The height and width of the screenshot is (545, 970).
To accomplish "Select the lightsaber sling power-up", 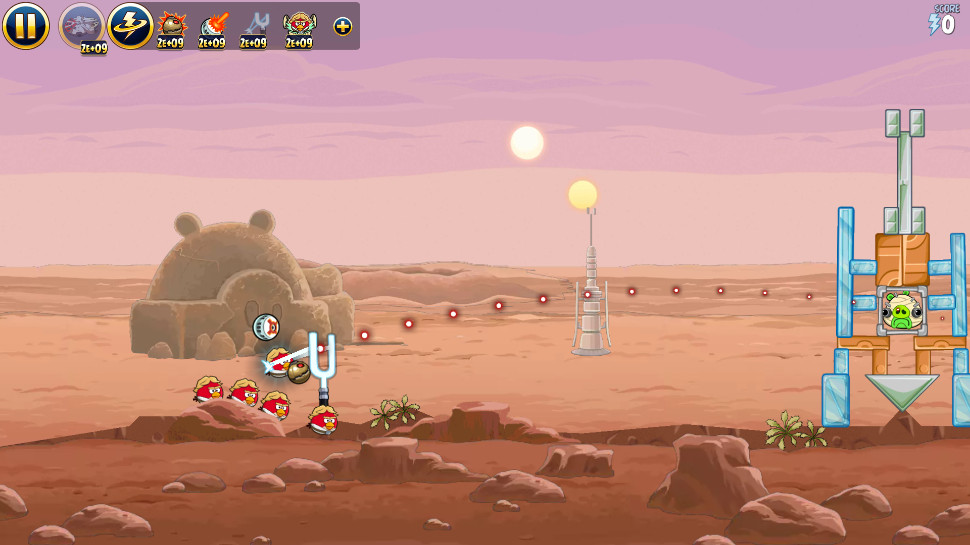I will click(x=255, y=24).
